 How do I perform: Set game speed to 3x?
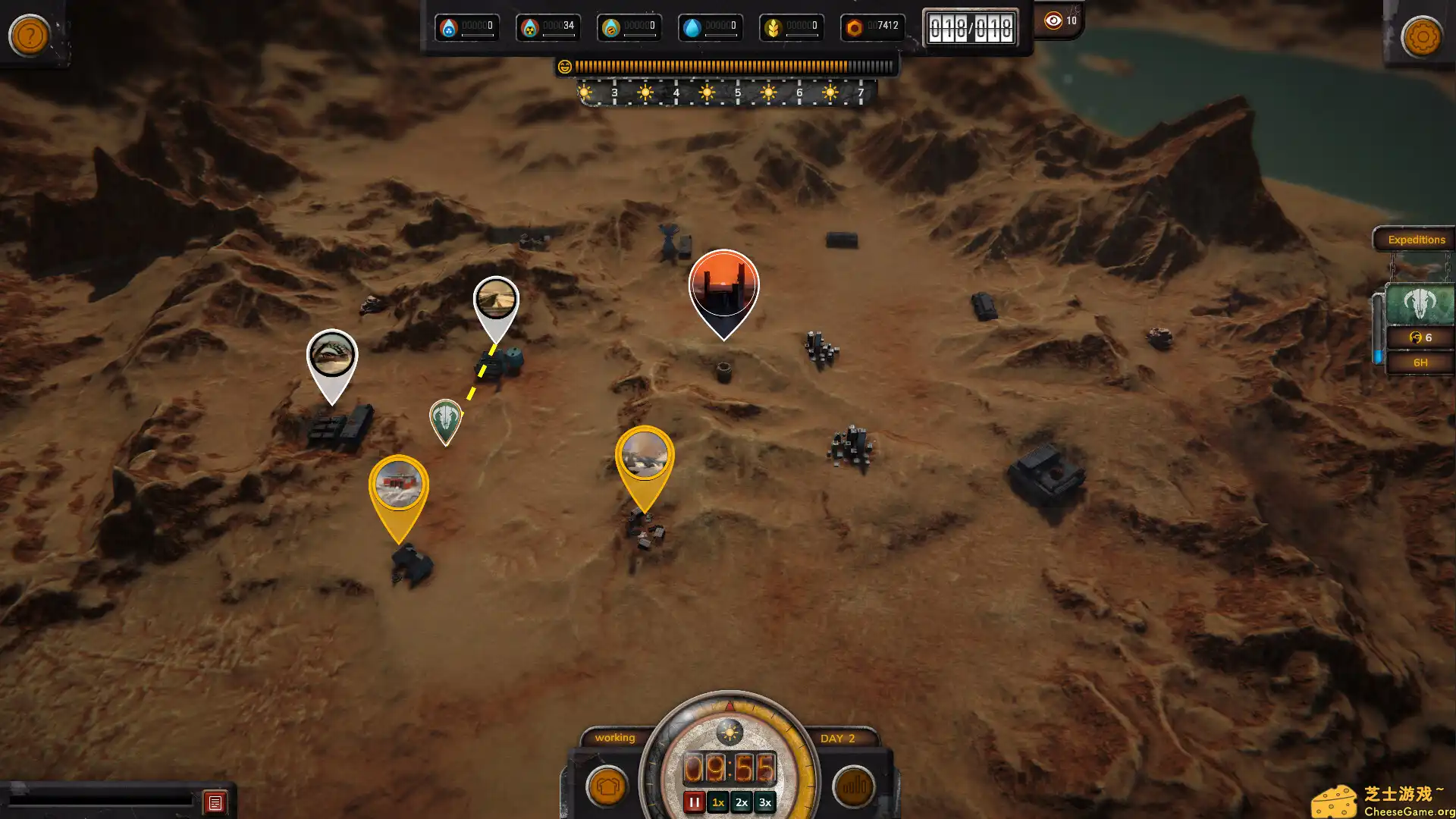(x=765, y=802)
